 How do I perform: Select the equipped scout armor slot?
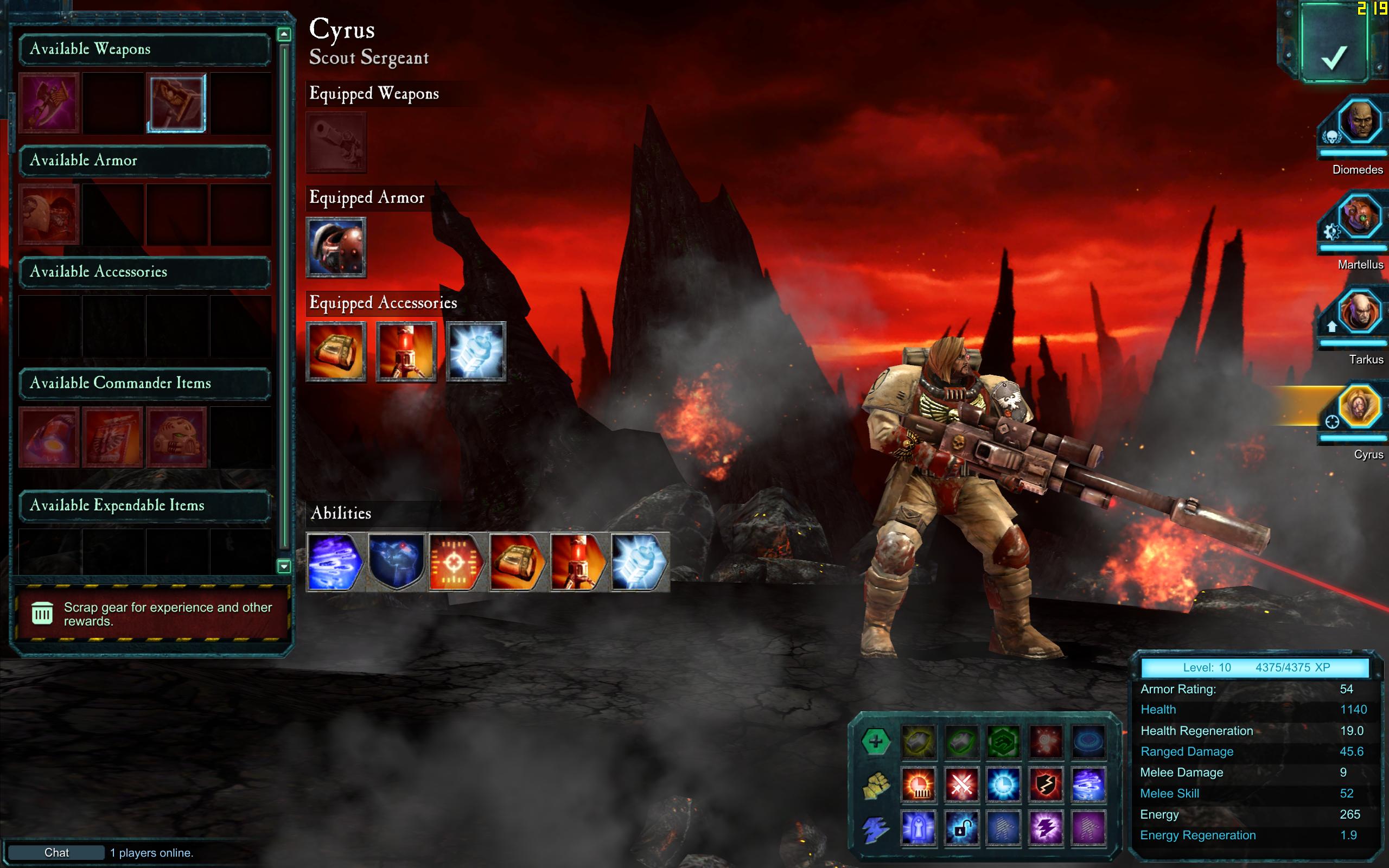336,247
